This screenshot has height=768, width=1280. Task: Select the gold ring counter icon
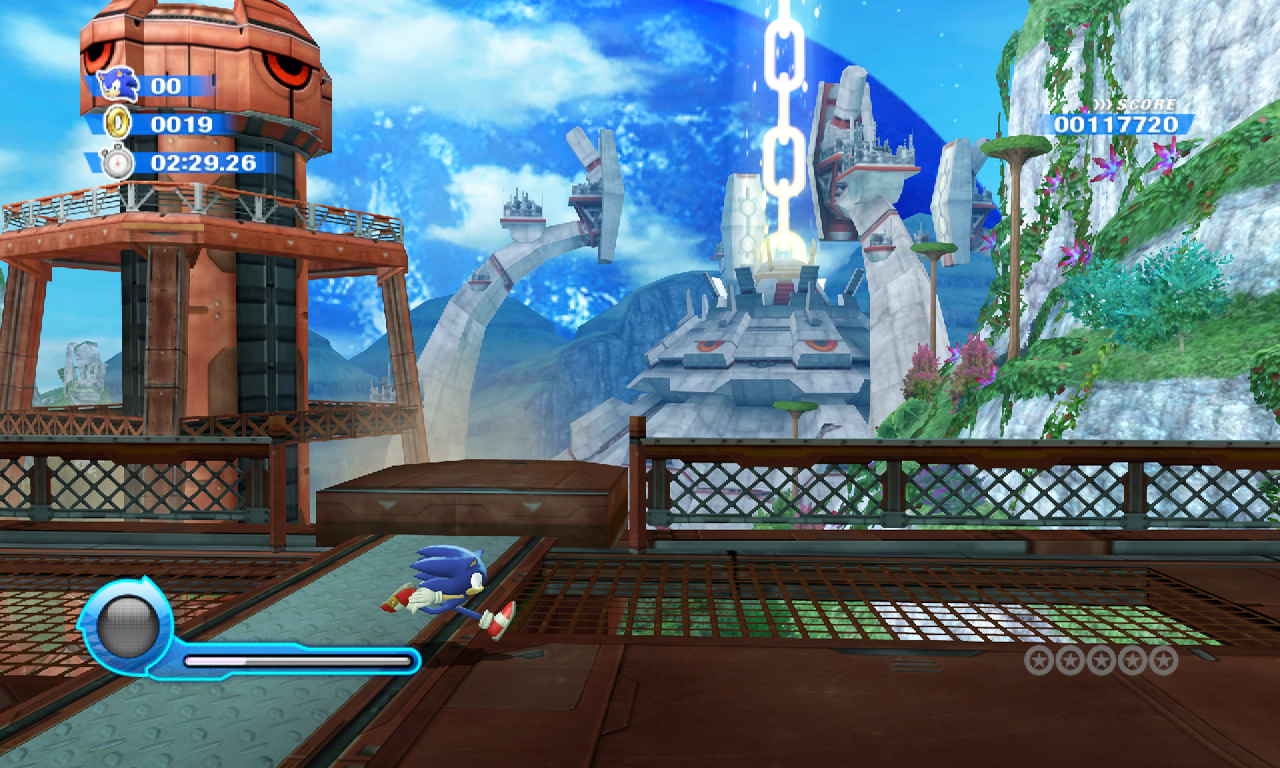pyautogui.click(x=118, y=124)
